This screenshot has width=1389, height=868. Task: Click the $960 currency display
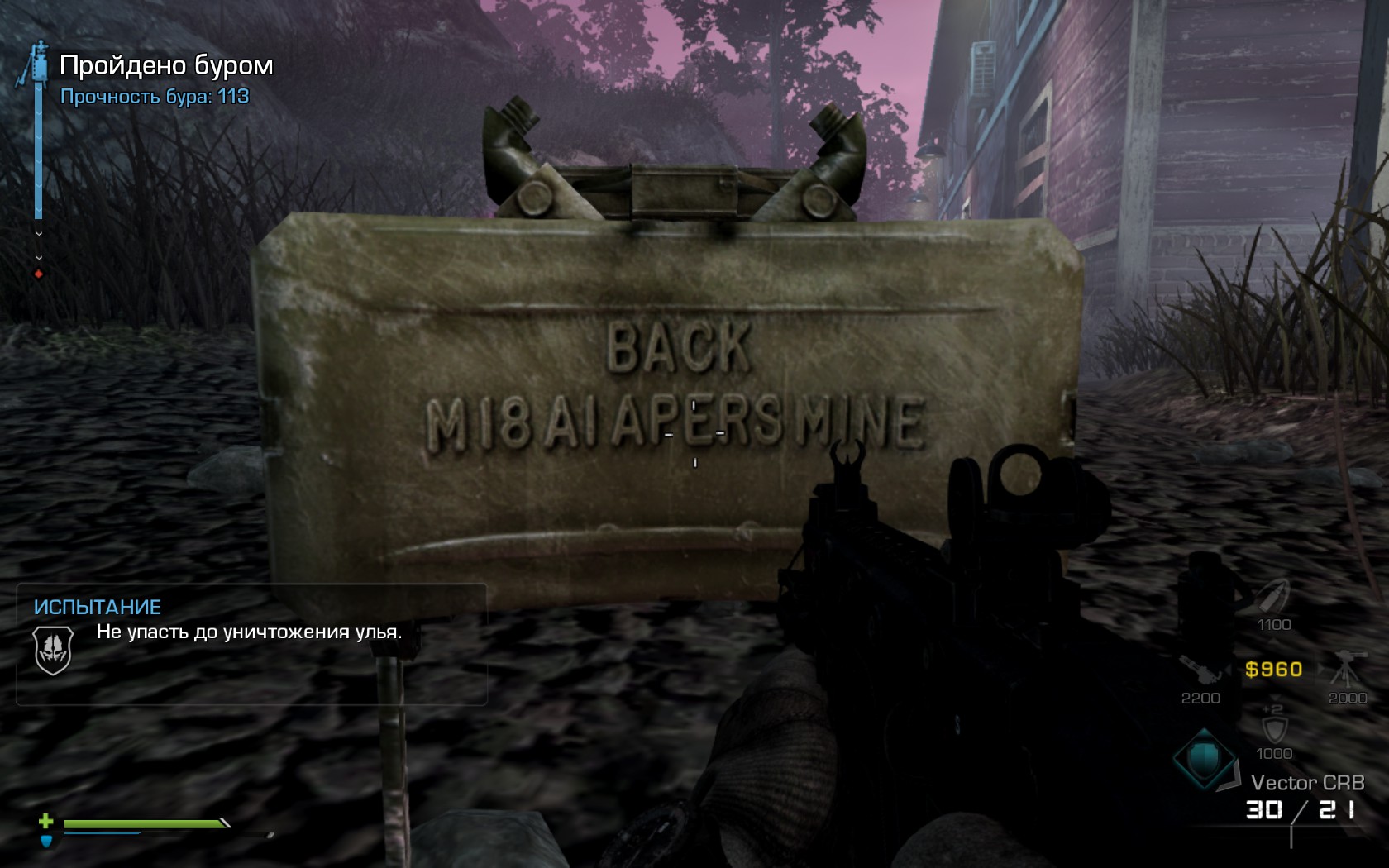click(x=1273, y=669)
